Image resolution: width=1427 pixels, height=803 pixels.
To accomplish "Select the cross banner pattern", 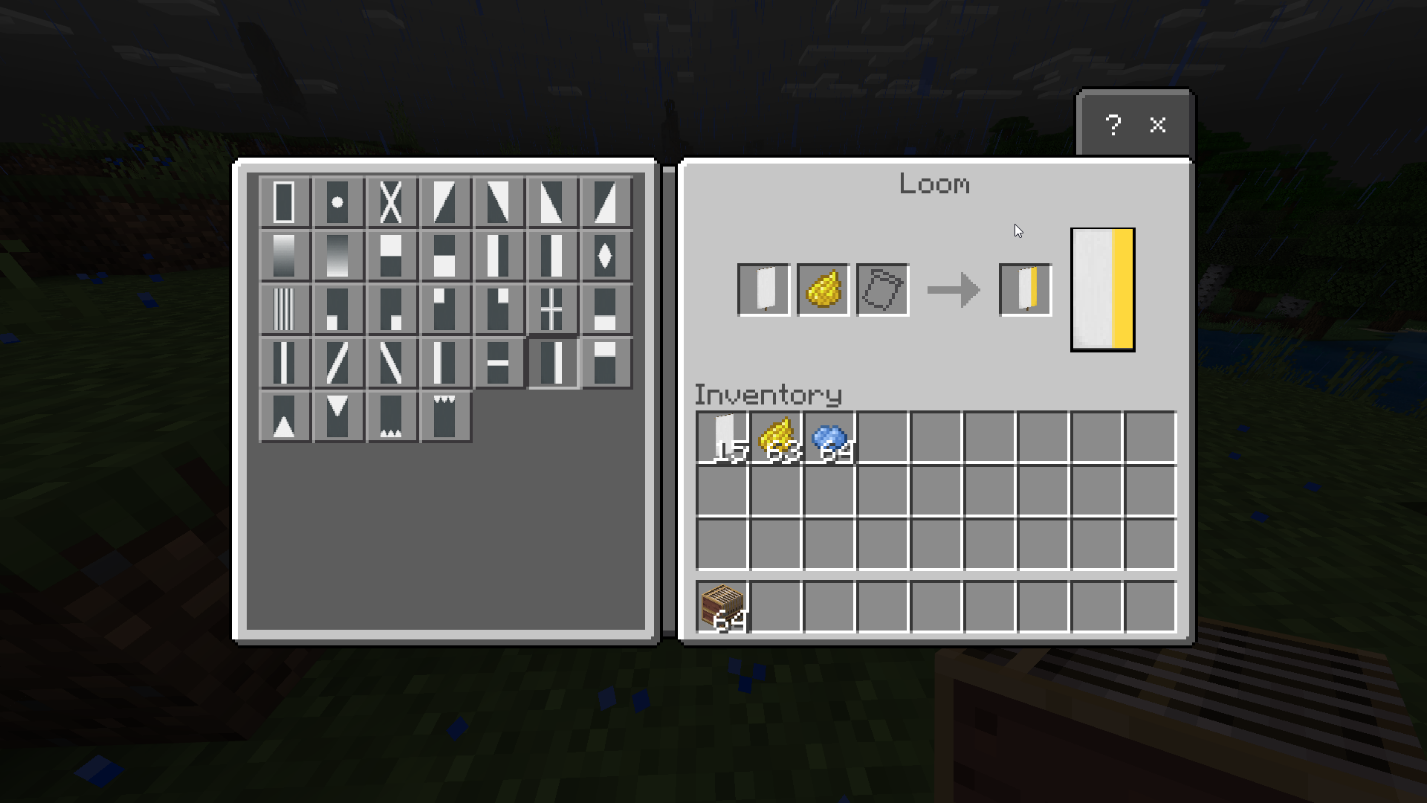I will click(x=551, y=308).
